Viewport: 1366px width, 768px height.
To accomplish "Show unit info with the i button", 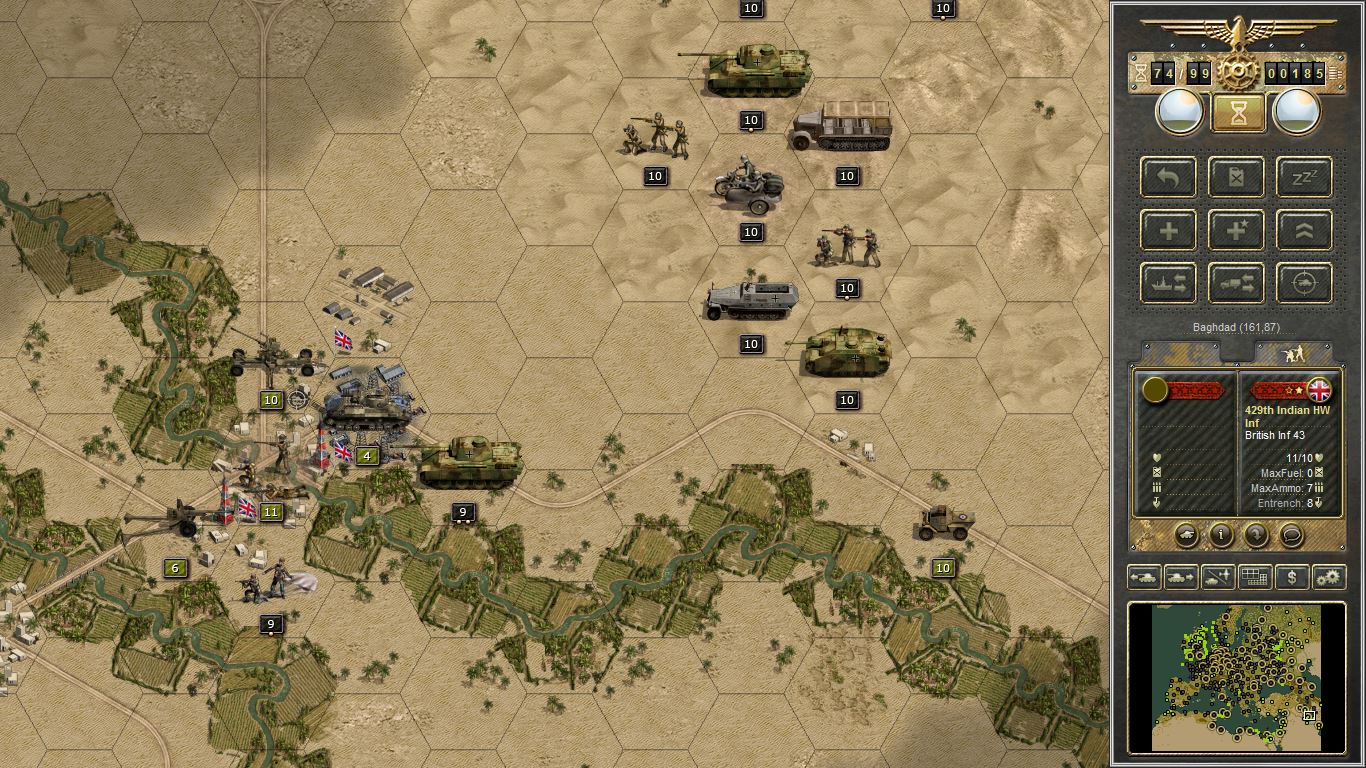I will [1219, 536].
